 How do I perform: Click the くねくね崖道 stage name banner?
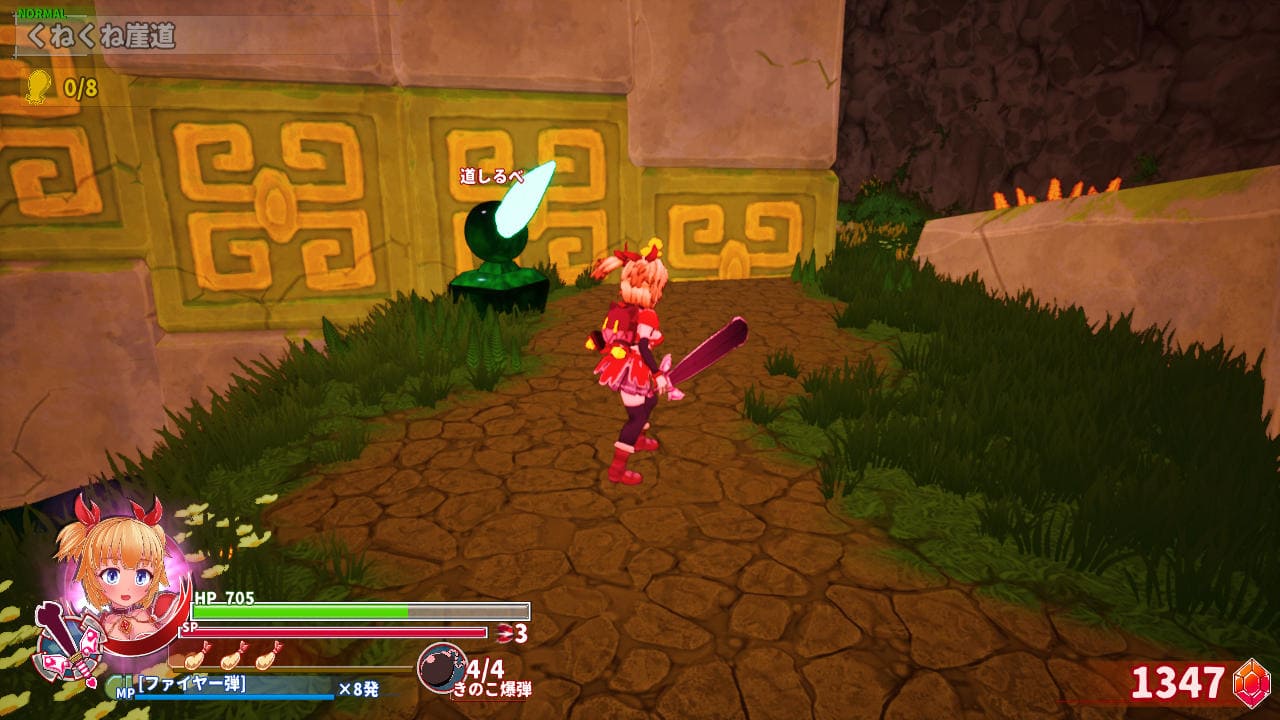[x=100, y=38]
